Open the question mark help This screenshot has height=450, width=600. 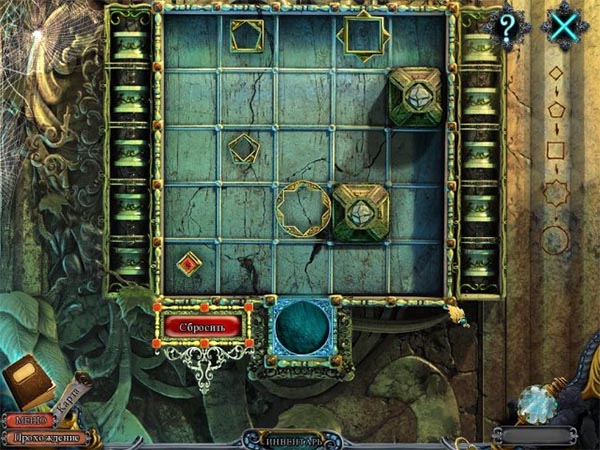507,29
